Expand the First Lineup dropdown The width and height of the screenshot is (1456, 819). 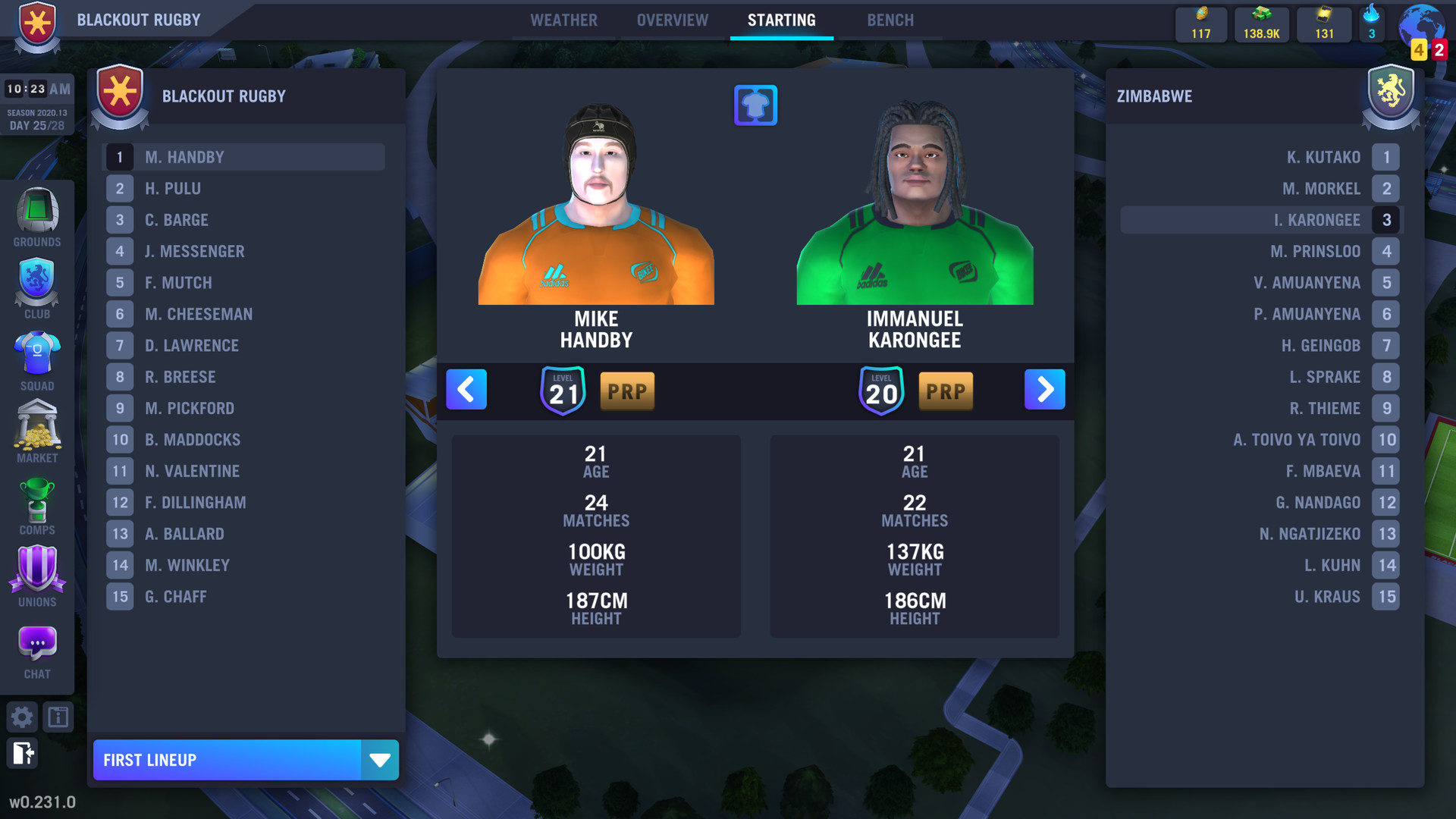point(380,759)
